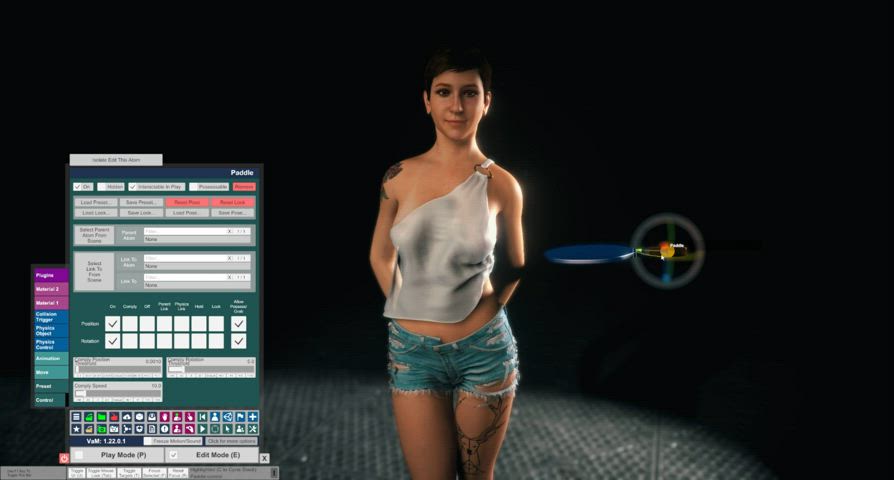Toggle the On checkbox for Paddle
Viewport: 894px width, 480px height.
point(77,186)
